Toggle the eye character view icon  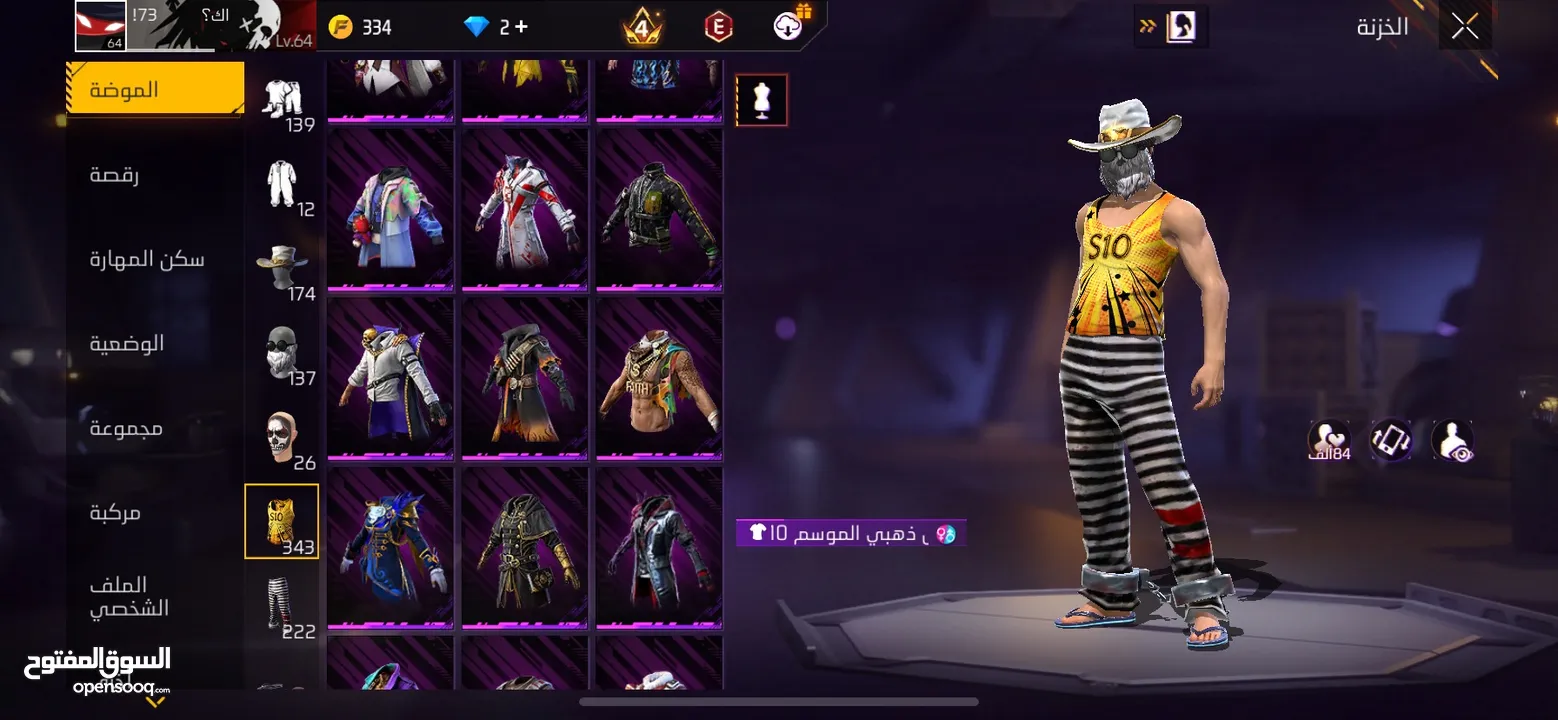(1452, 440)
